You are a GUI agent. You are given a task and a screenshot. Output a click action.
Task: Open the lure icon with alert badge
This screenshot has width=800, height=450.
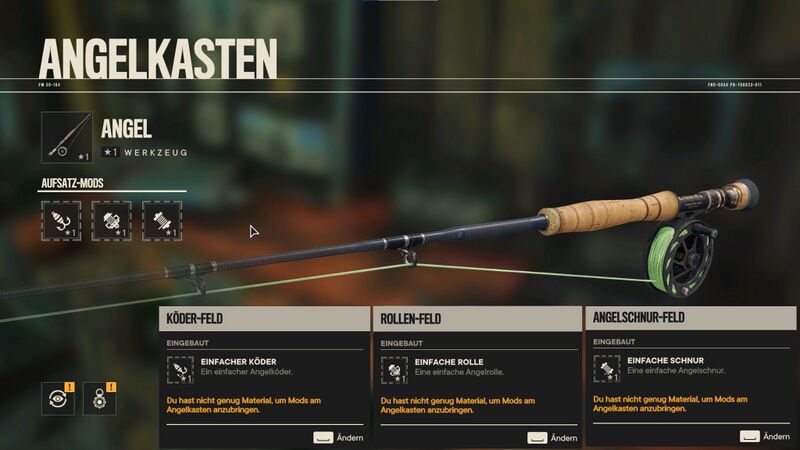point(100,398)
